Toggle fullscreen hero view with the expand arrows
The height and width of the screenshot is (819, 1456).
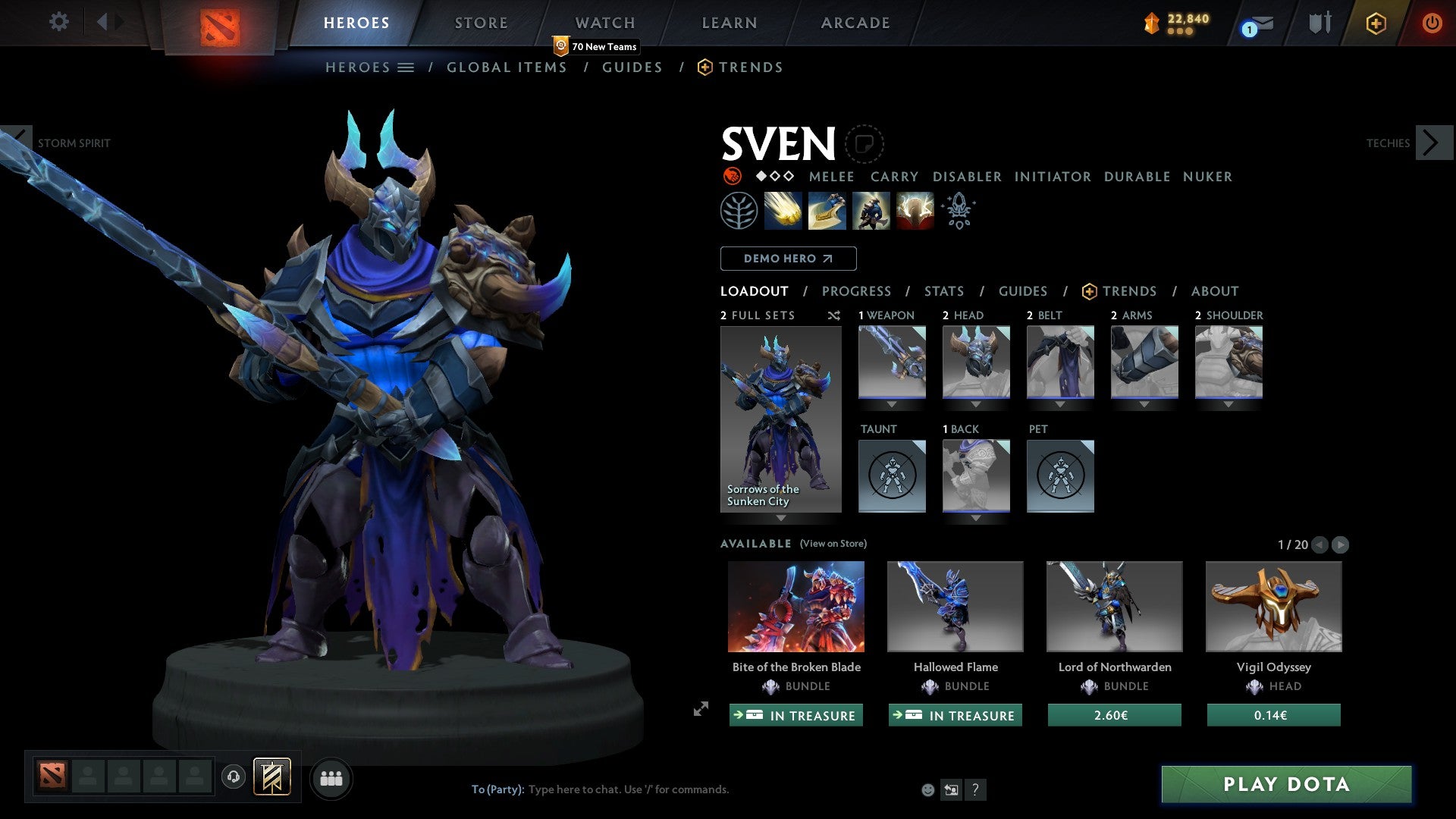click(x=700, y=711)
